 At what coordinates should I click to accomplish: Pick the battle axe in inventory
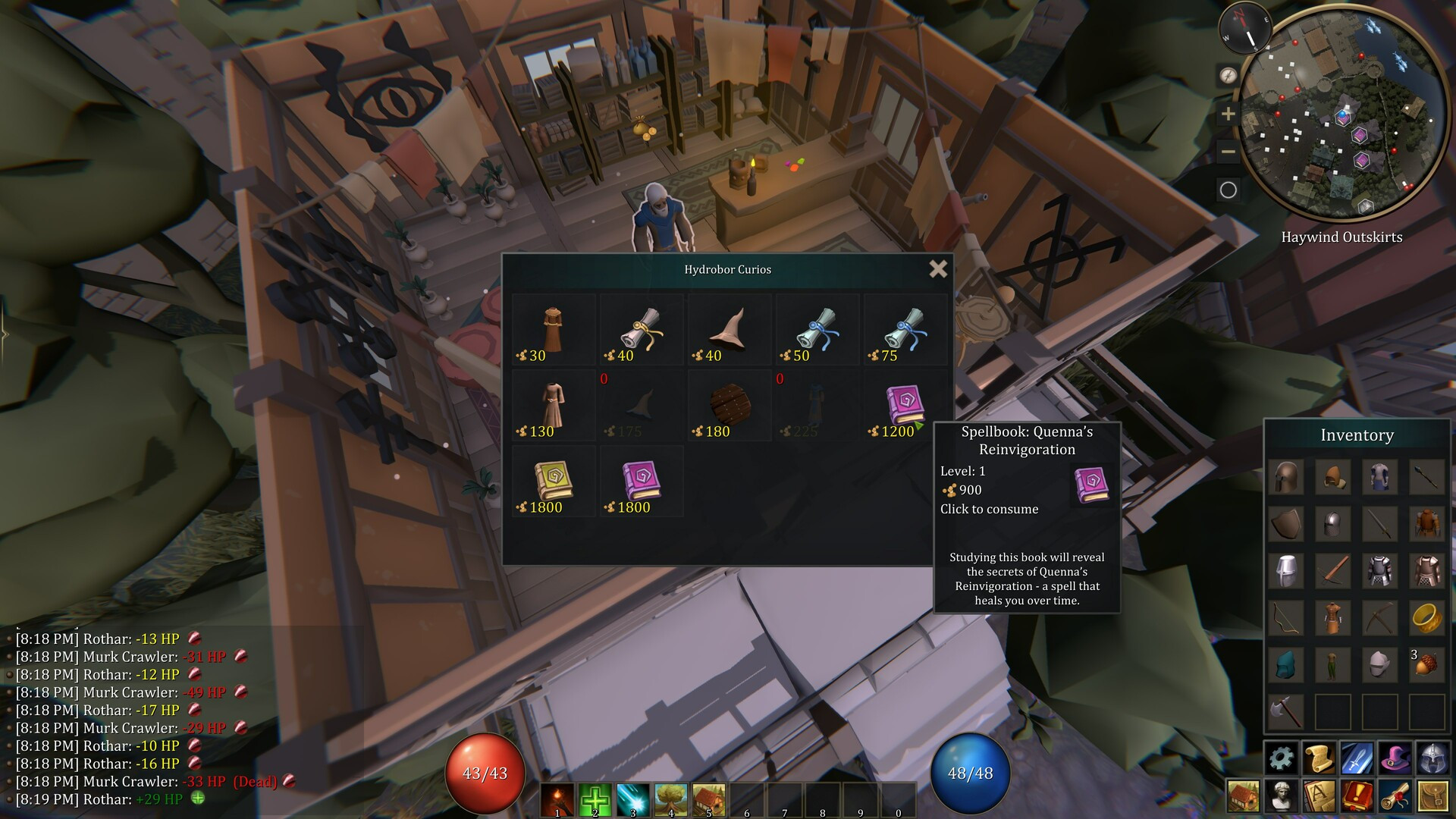click(x=1286, y=712)
